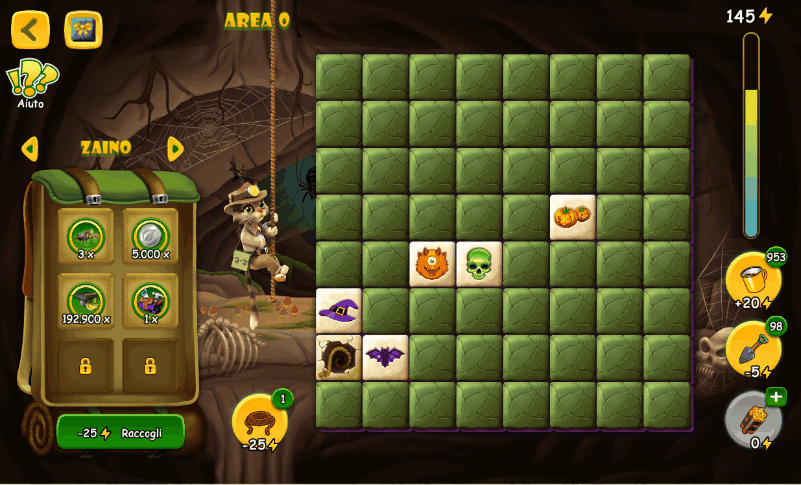
Task: Use the rope basket tool costing 25 energy
Action: [x=259, y=421]
